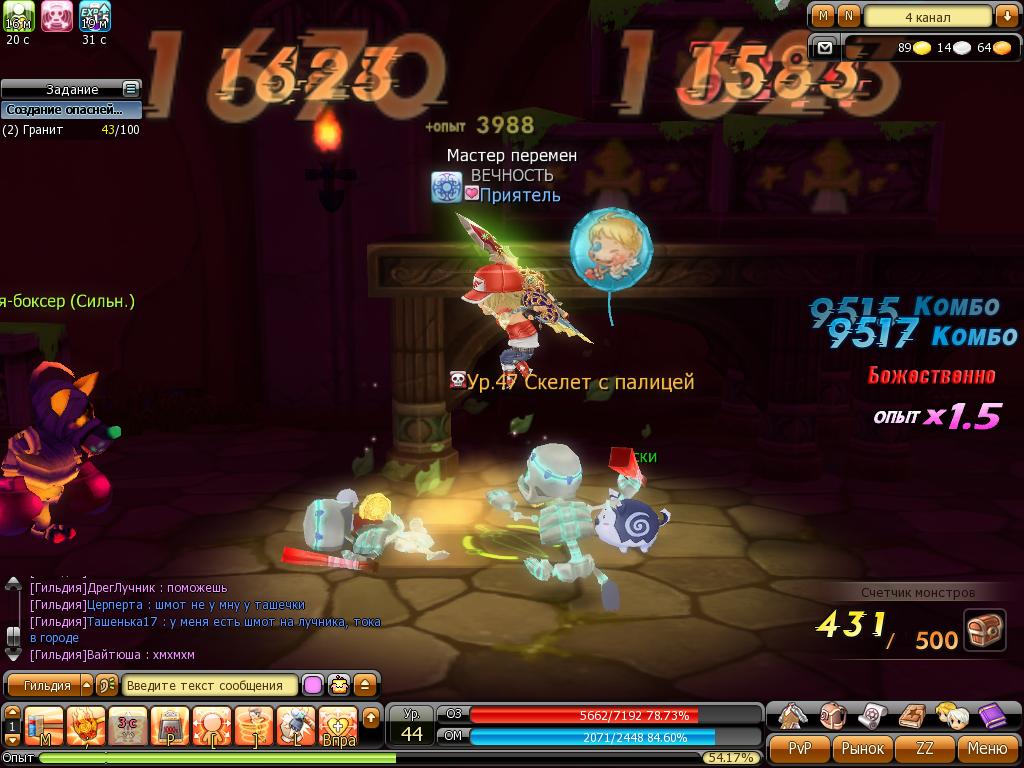The image size is (1024, 768).
Task: Click the chat message input field
Action: [210, 685]
